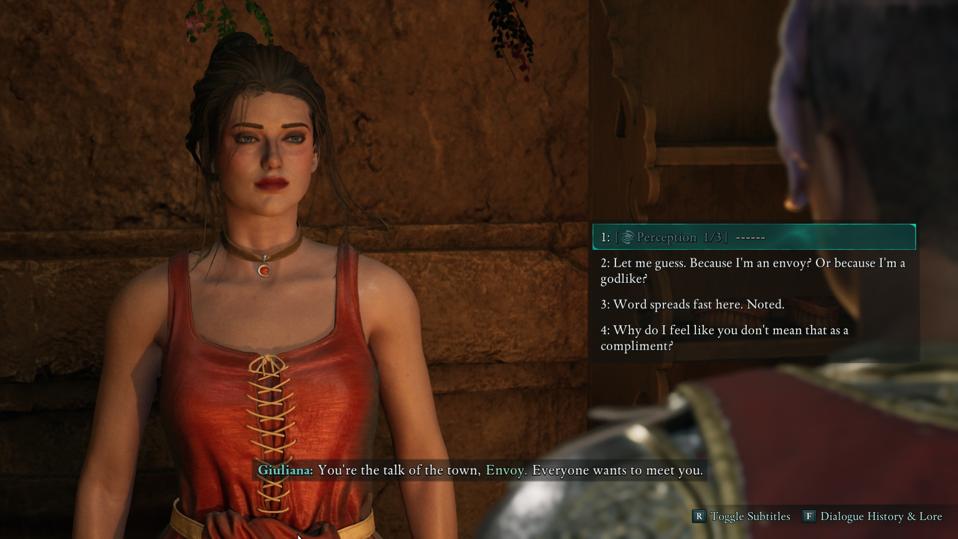Choose the reply about being an envoy or godlike
958x539 pixels.
[752, 271]
